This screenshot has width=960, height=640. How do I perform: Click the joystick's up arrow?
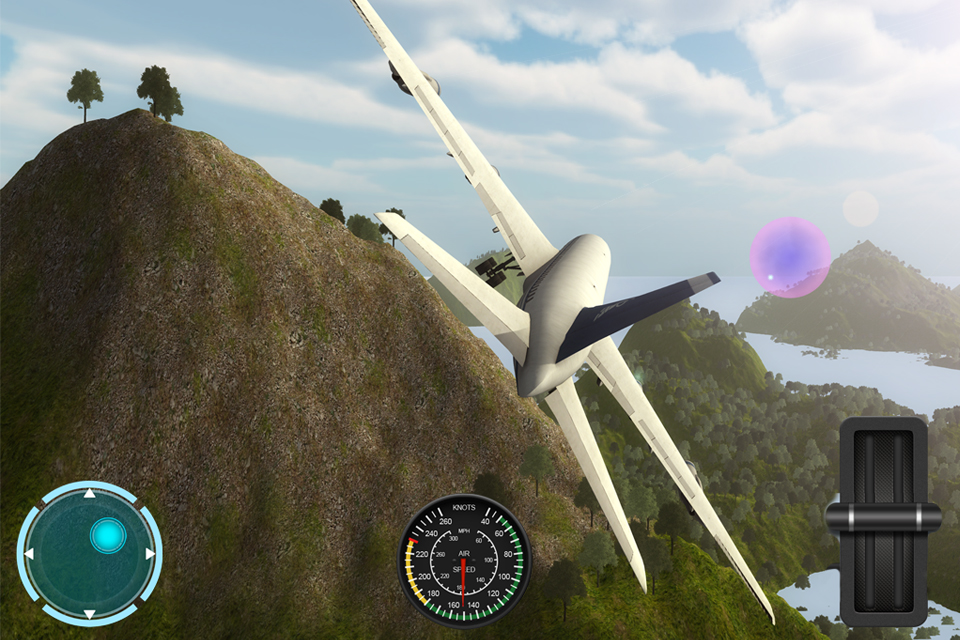[89, 493]
